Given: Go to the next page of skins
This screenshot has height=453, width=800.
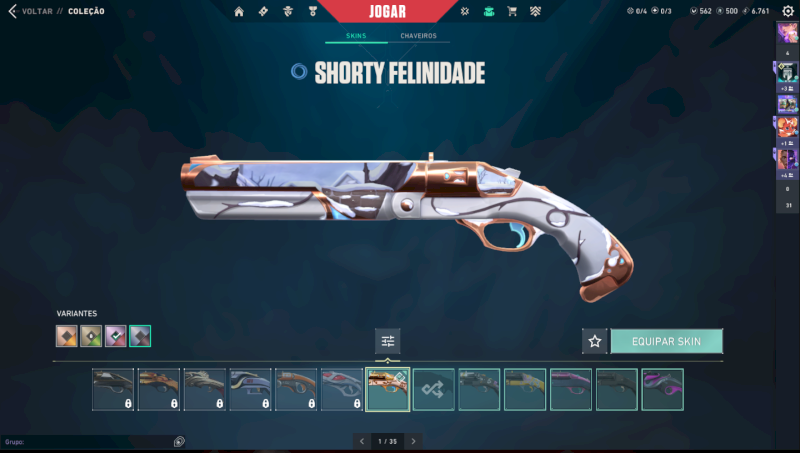Looking at the screenshot, I should tap(414, 441).
